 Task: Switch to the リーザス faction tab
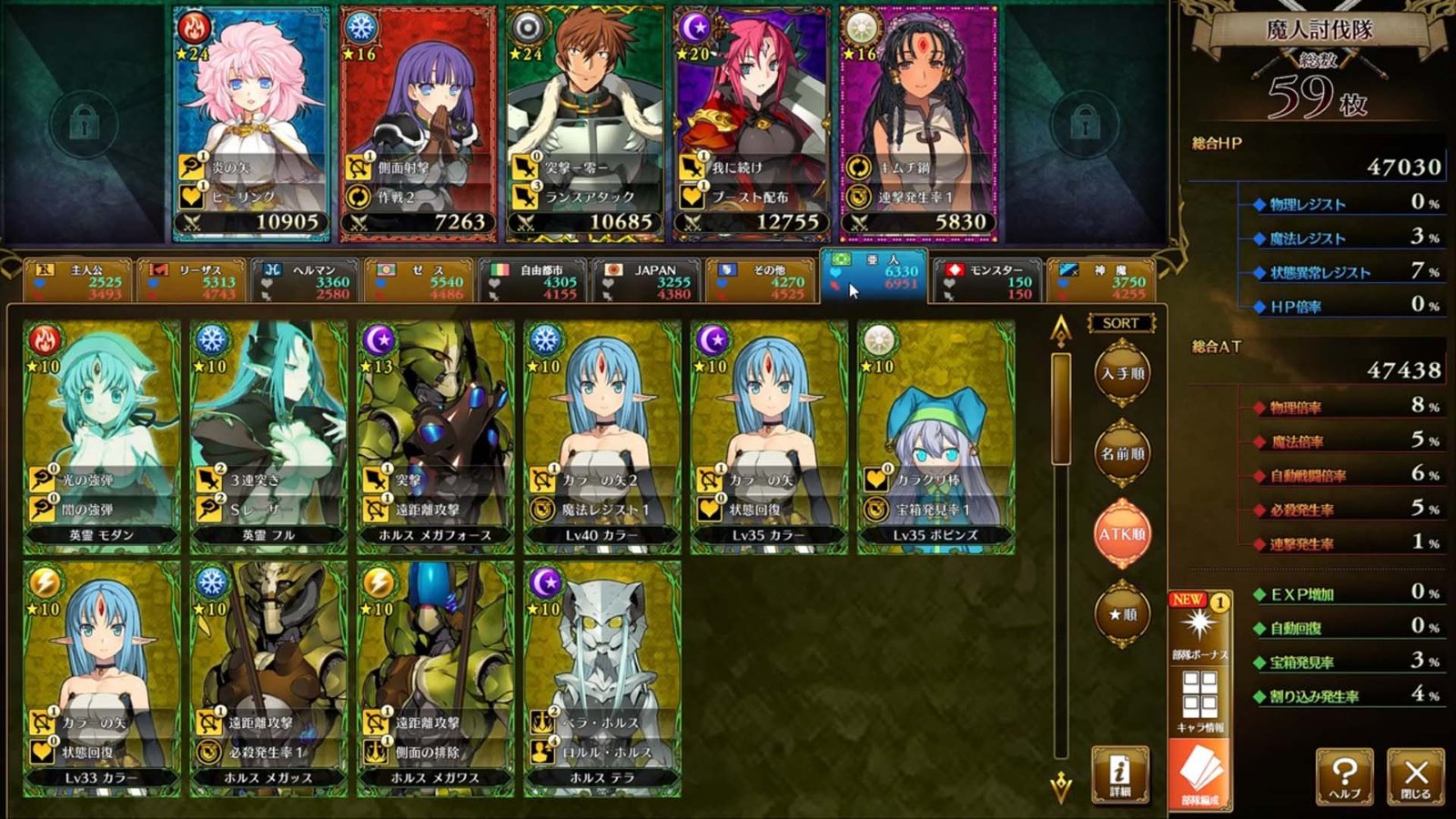coord(193,281)
